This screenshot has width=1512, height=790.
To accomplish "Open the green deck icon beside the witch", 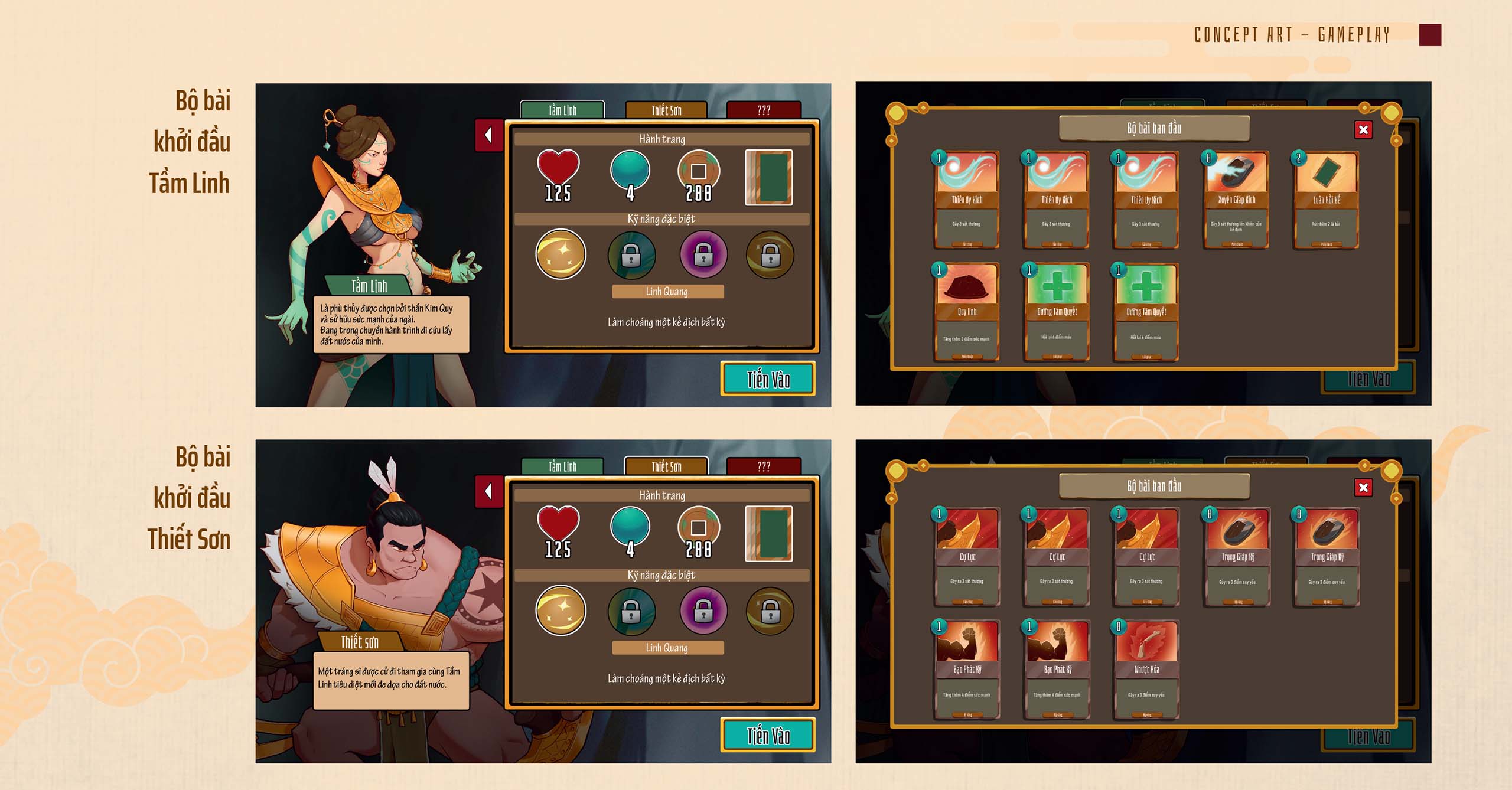I will [x=768, y=178].
